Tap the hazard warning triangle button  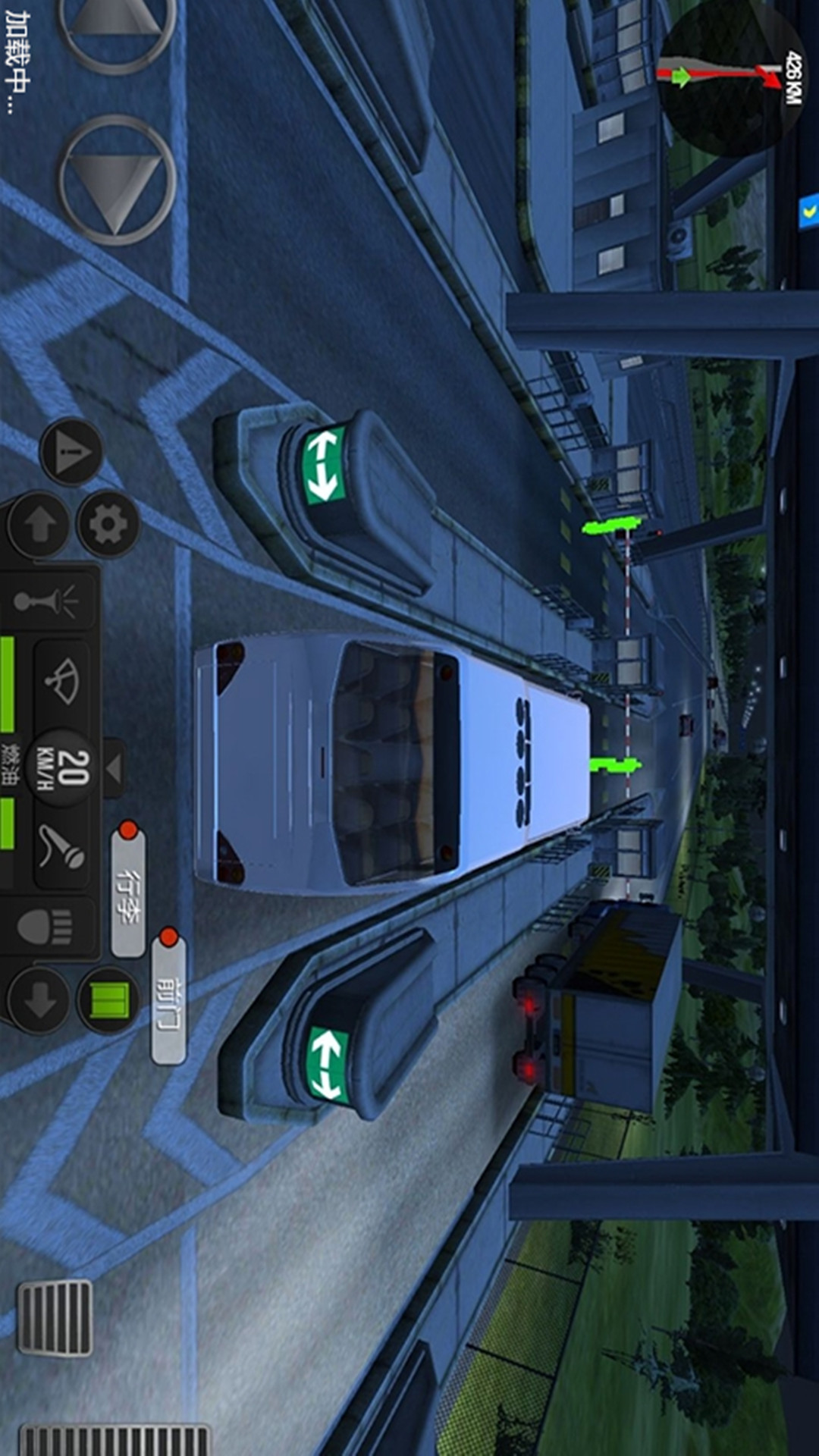[71, 453]
